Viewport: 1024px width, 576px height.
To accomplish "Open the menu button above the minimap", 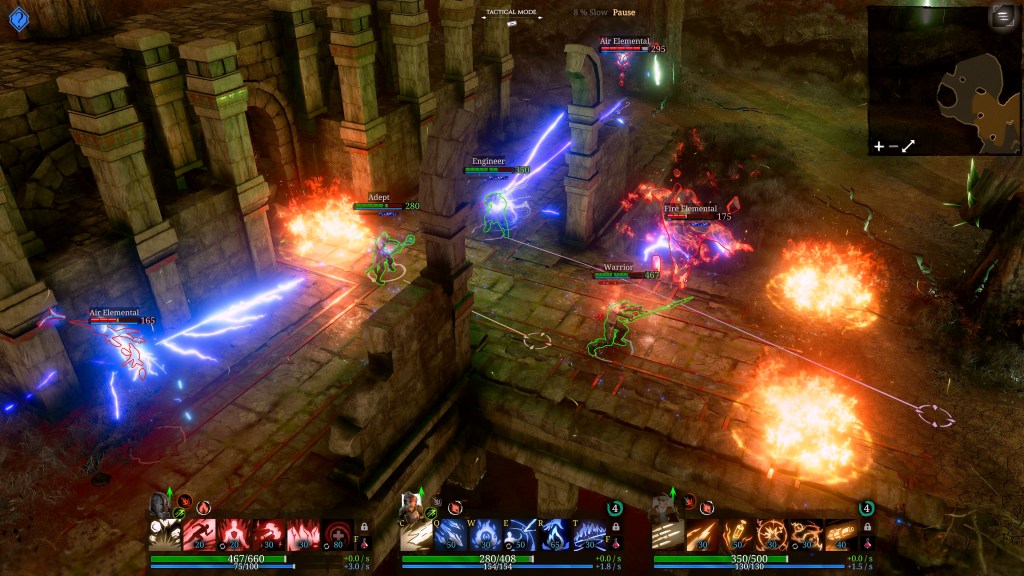I will pos(1001,17).
